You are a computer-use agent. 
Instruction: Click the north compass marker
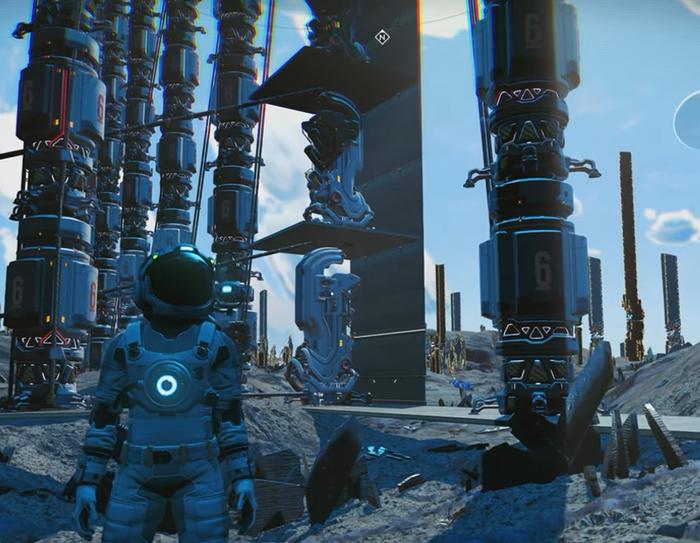pos(381,38)
